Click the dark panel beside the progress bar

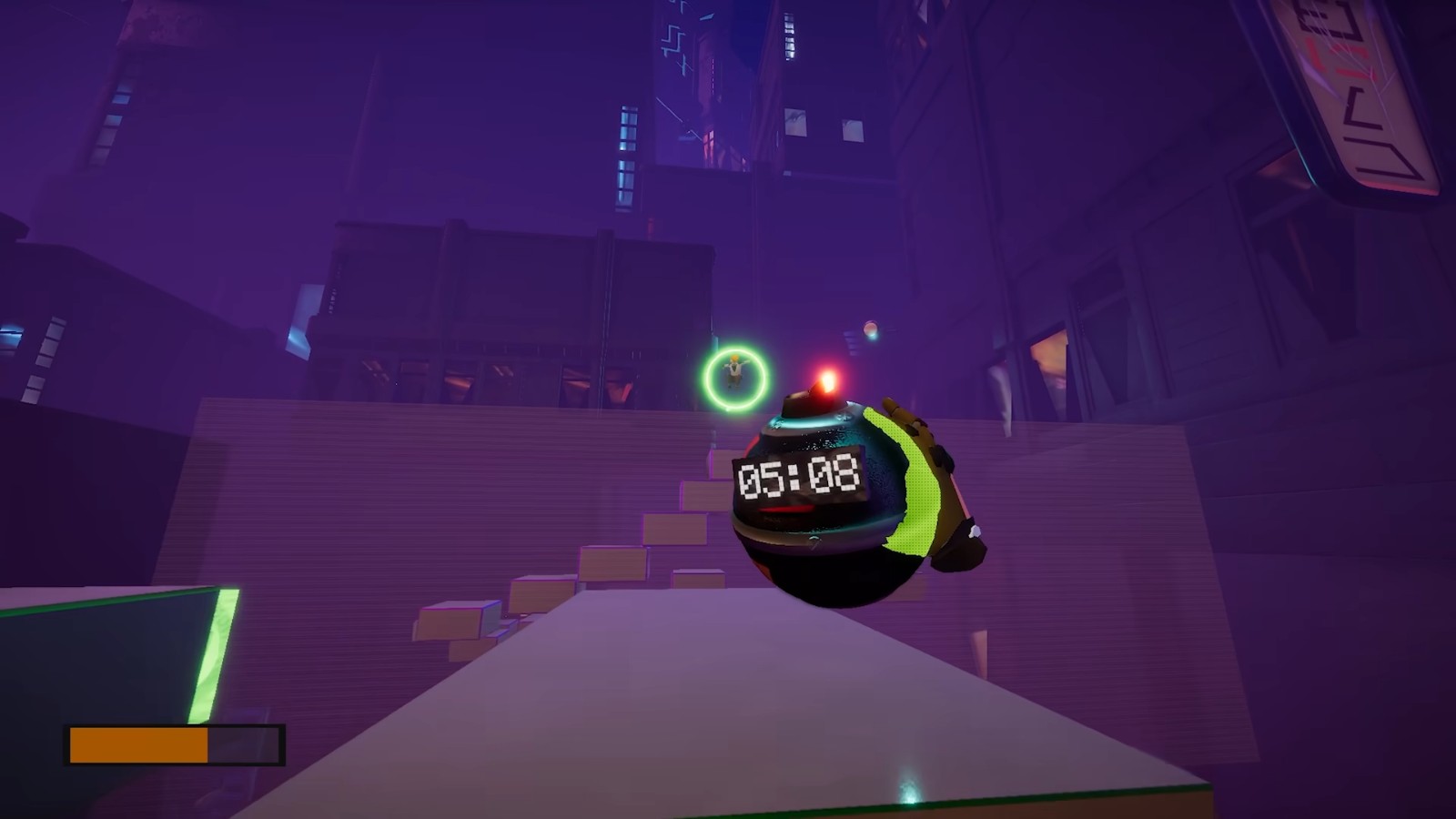(244, 744)
